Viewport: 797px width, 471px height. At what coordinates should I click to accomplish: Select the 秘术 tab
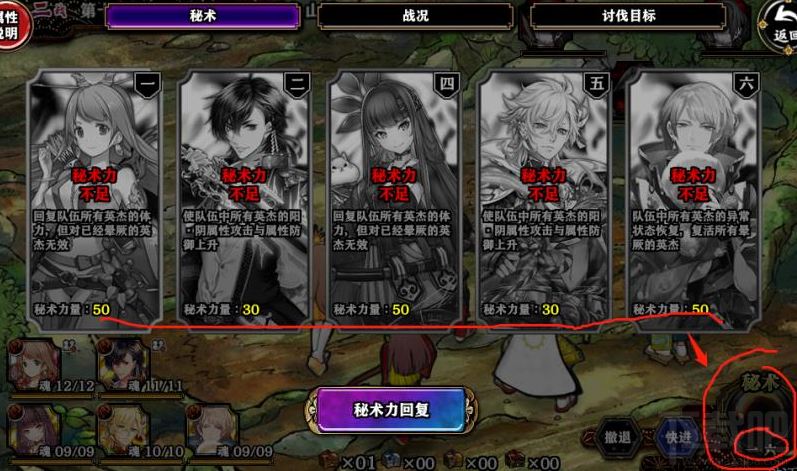pyautogui.click(x=202, y=17)
